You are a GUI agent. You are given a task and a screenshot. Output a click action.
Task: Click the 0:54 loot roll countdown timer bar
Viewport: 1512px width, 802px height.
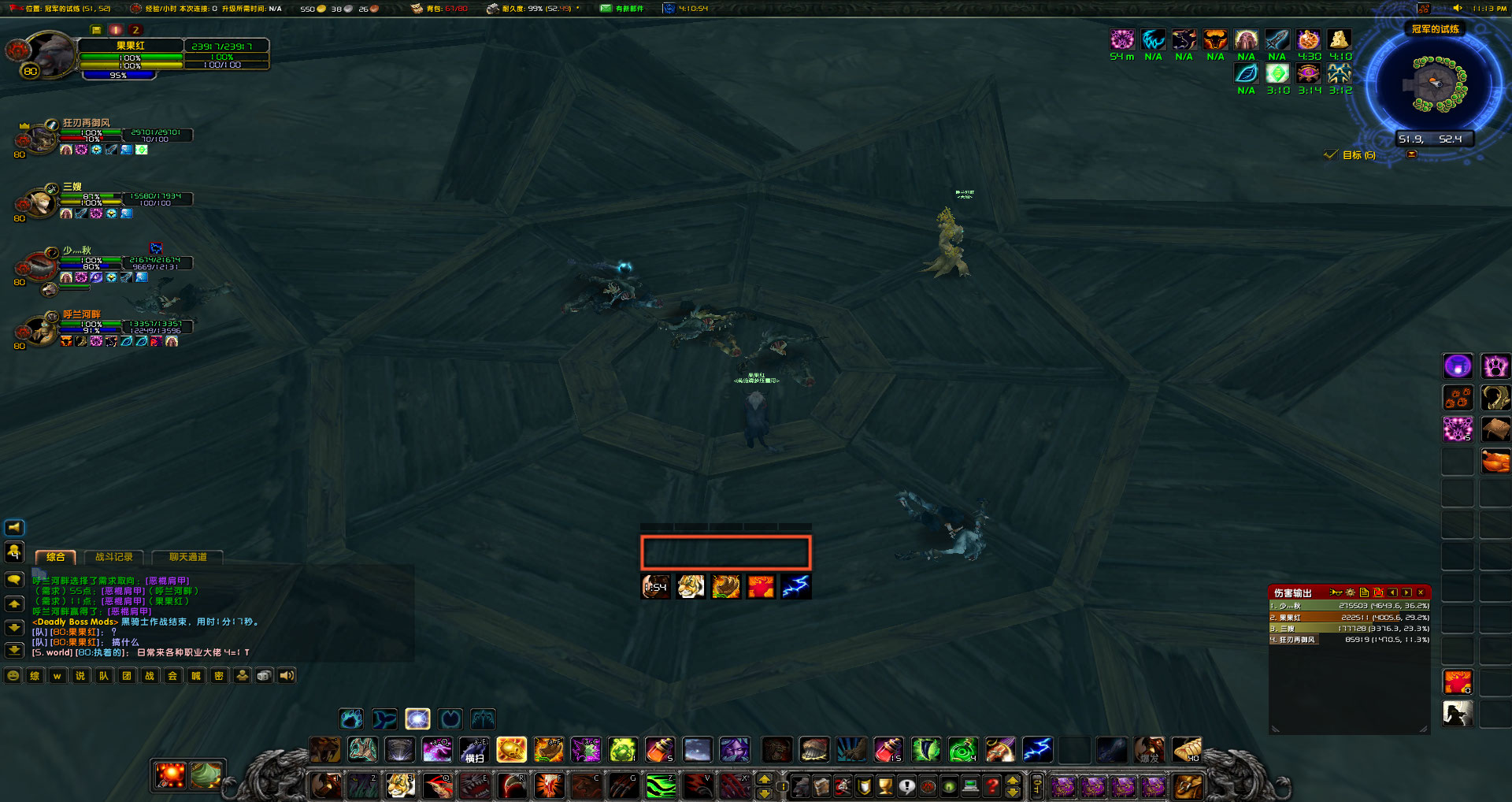(654, 585)
